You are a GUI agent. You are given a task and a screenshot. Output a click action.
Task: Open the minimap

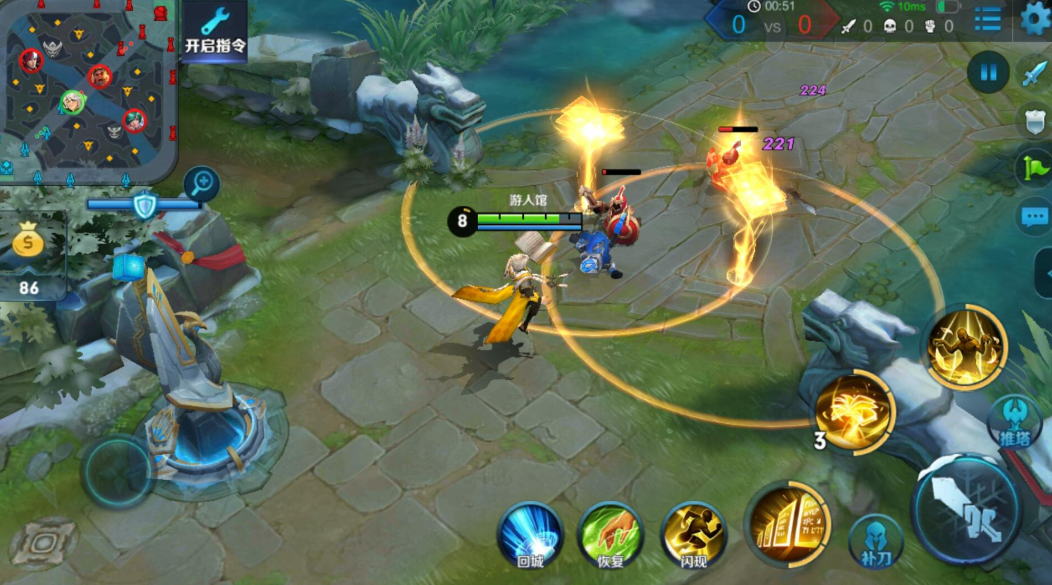[x=88, y=90]
